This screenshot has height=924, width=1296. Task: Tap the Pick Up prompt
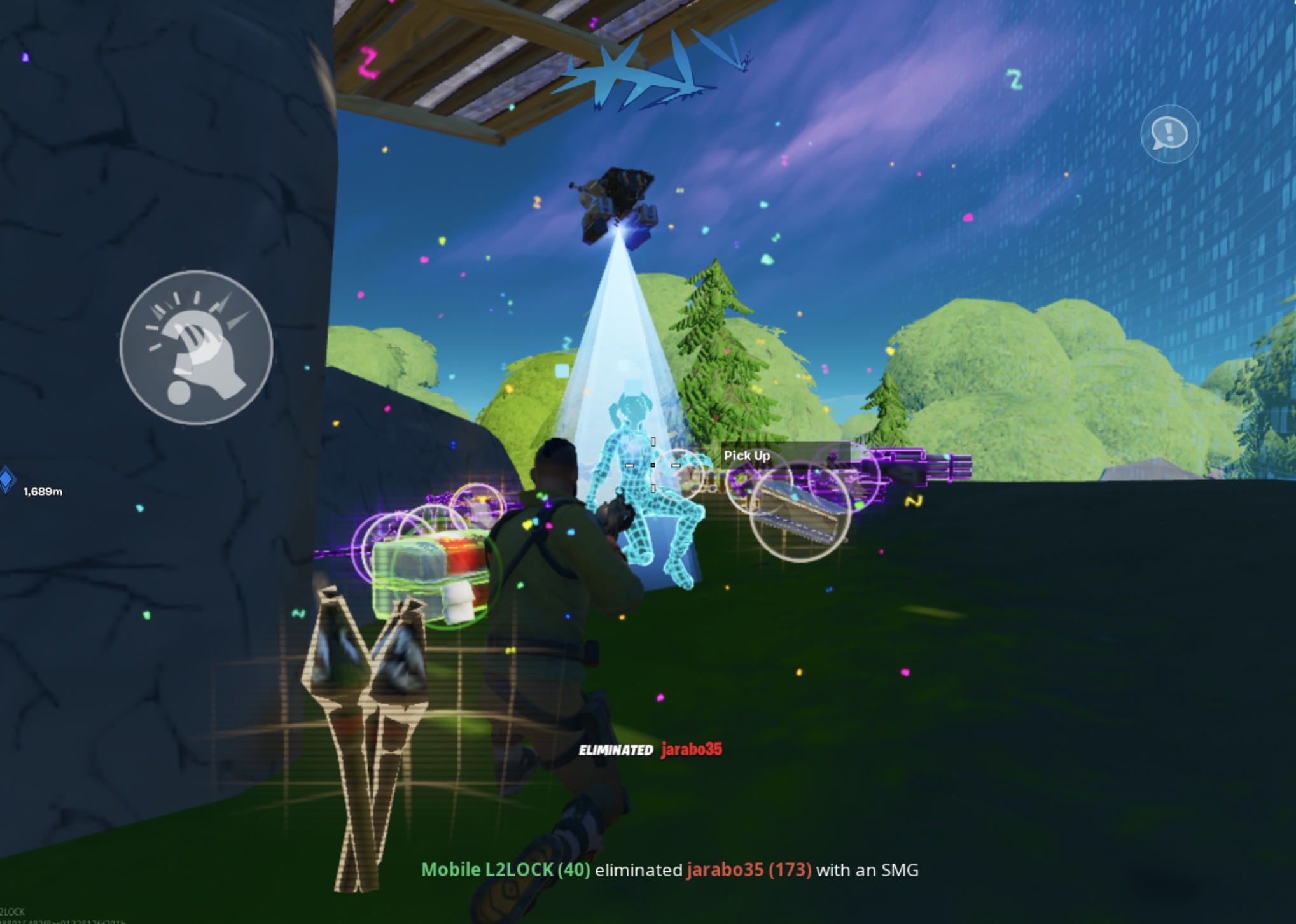[x=748, y=456]
